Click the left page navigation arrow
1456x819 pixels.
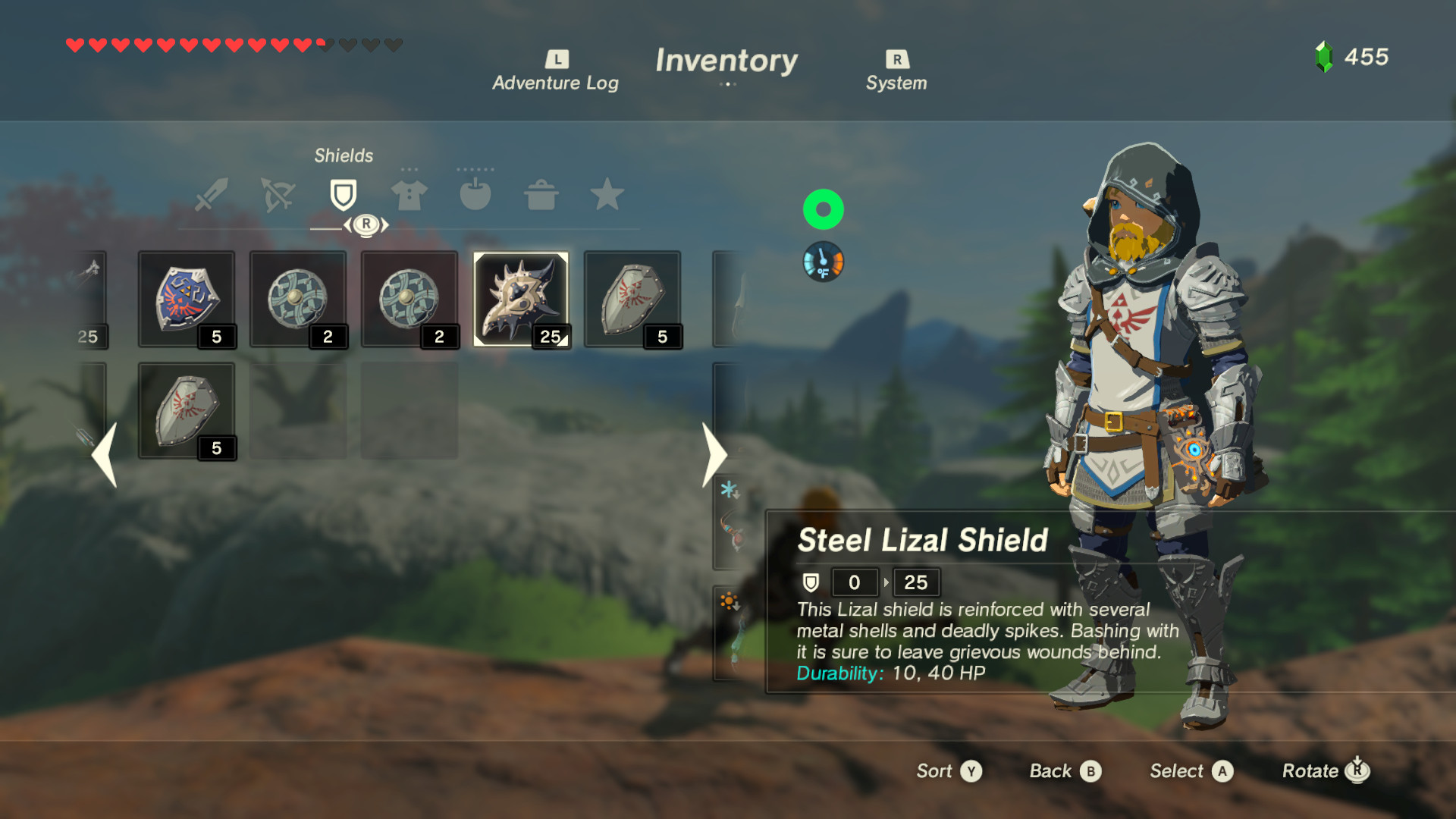pos(103,453)
